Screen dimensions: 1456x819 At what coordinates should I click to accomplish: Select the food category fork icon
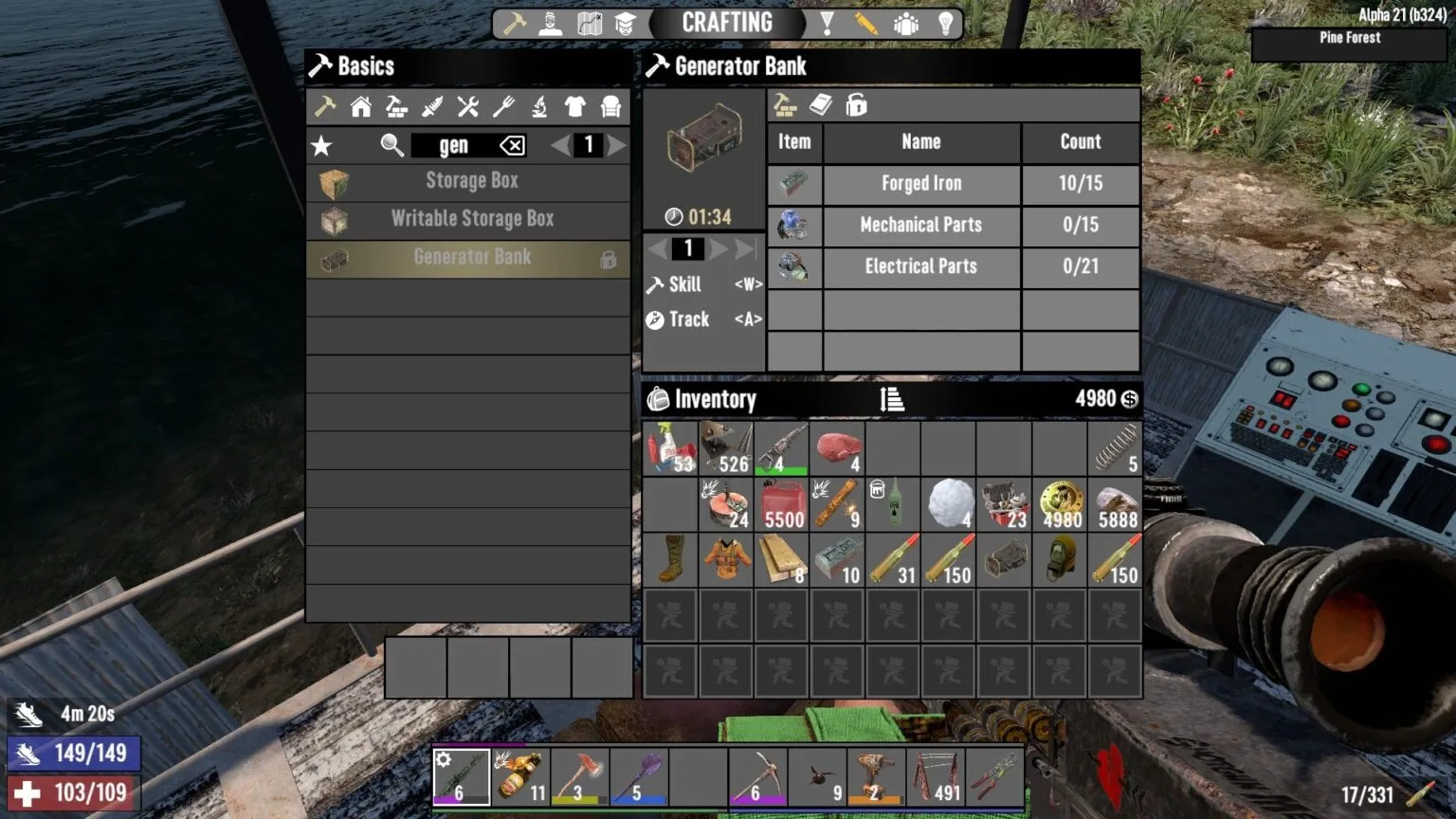coord(503,107)
